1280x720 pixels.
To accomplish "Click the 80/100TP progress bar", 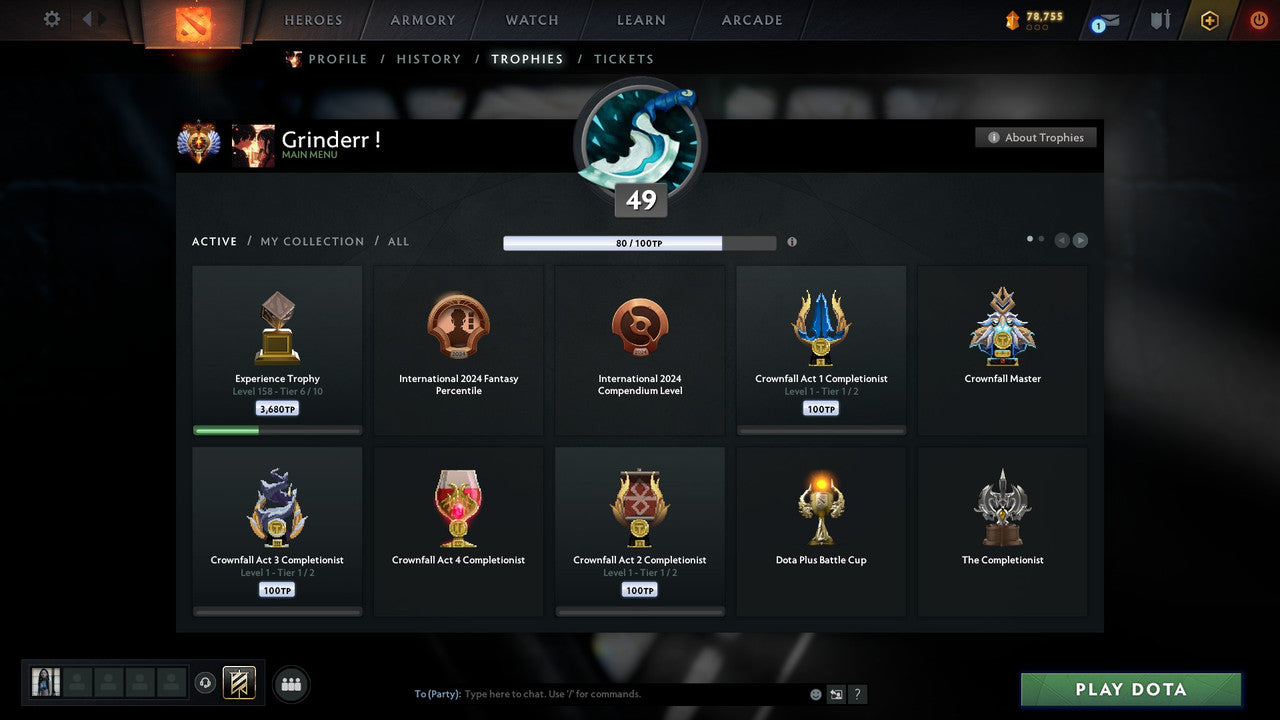I will click(x=640, y=242).
